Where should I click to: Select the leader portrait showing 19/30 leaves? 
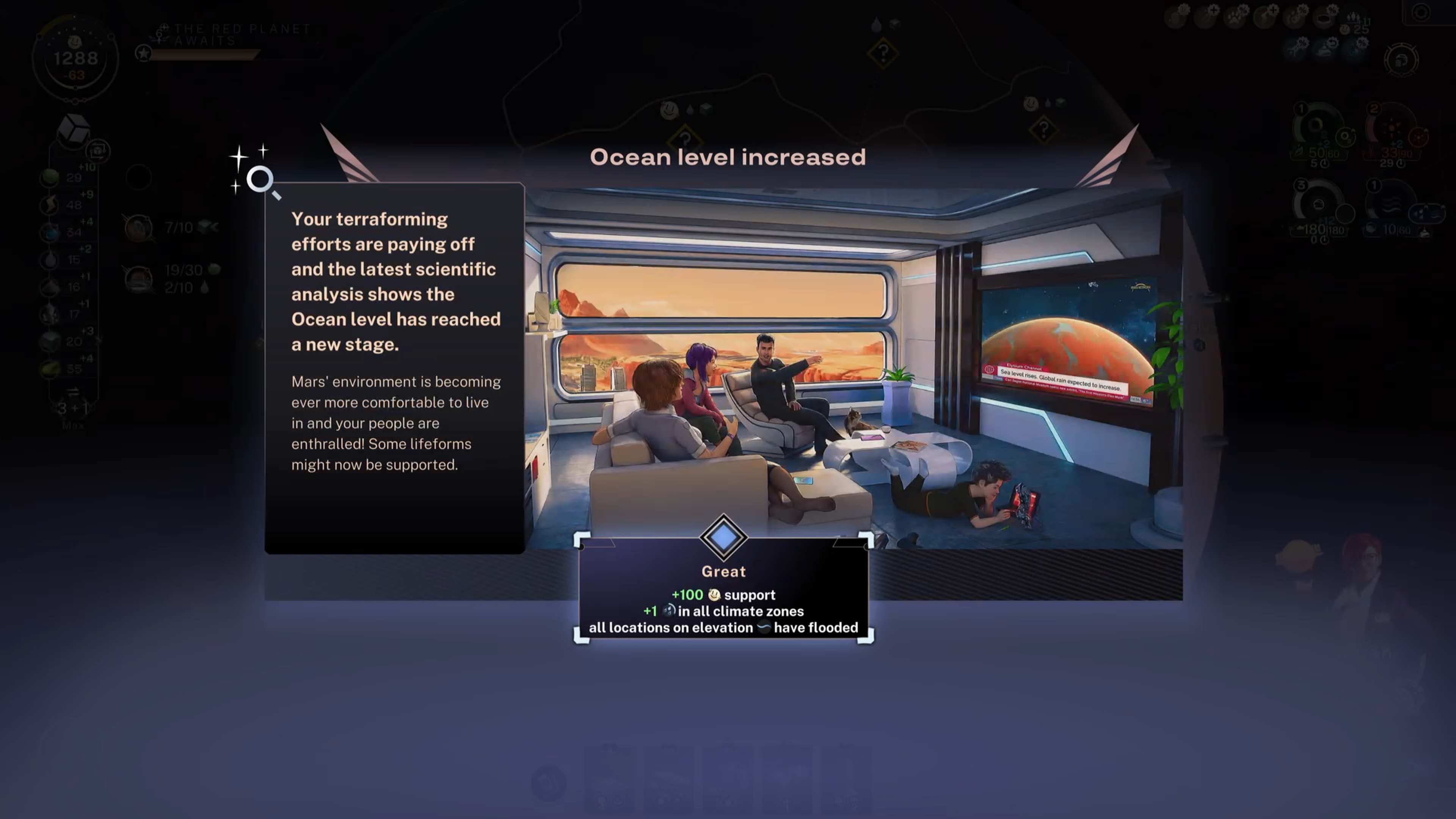point(138,280)
